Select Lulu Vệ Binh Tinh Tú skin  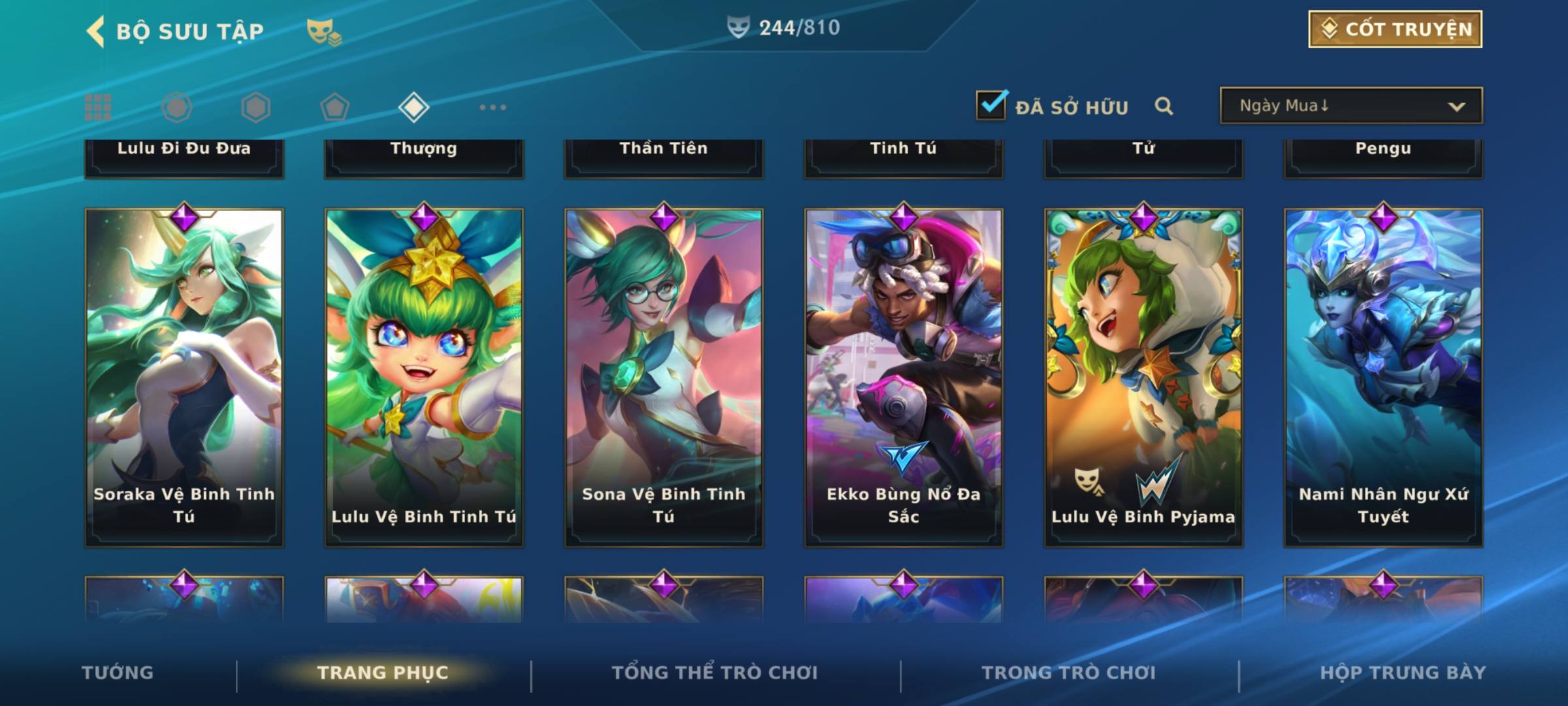pos(424,377)
